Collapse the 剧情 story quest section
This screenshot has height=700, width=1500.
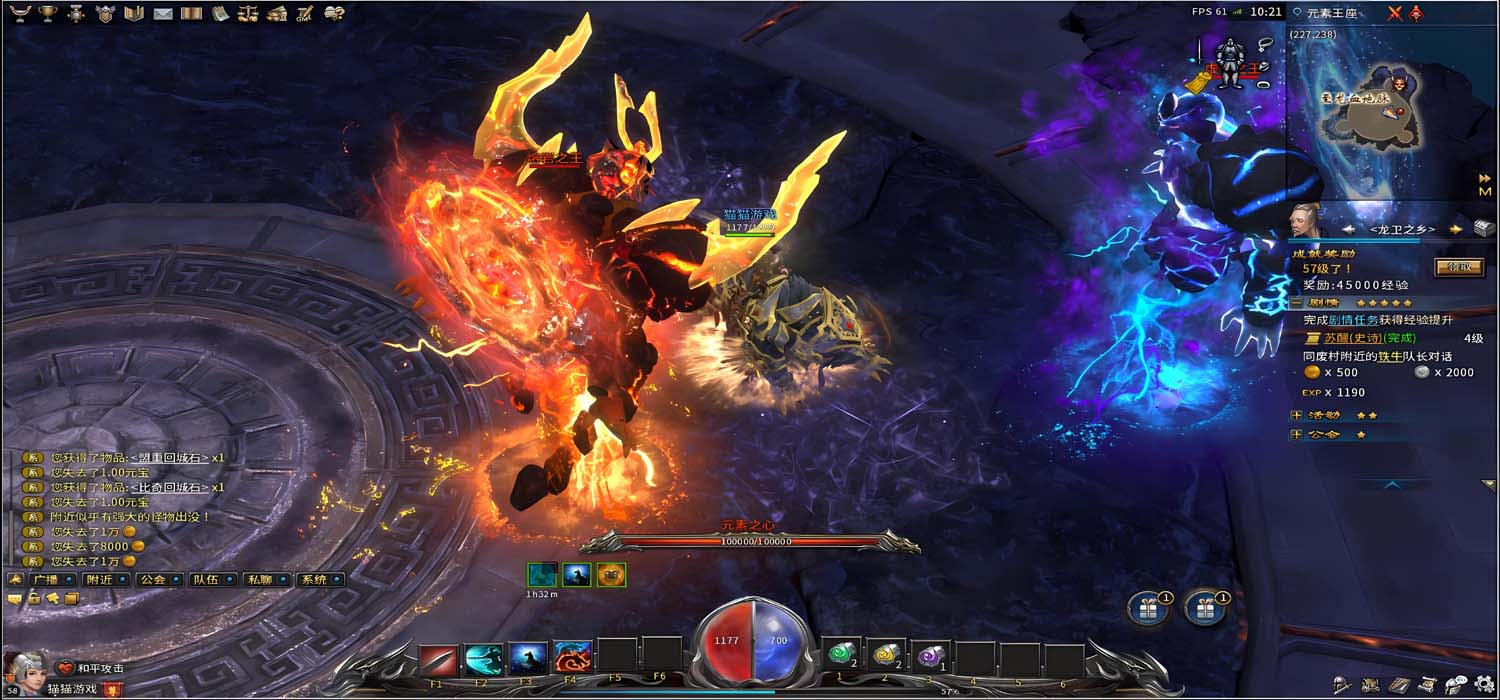pos(1296,302)
